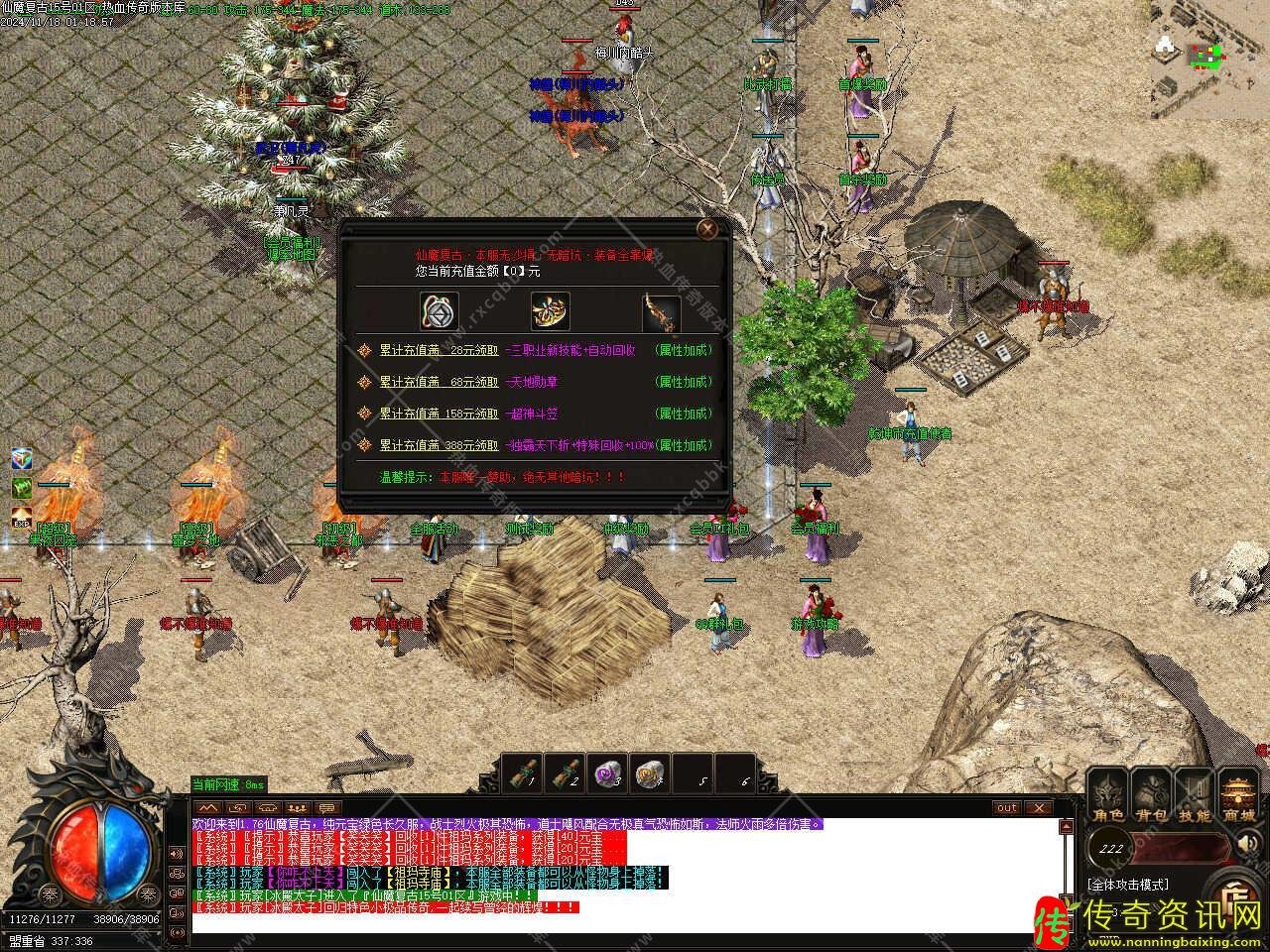Claim the 28 yuan recharge reward
The width and height of the screenshot is (1270, 952).
[439, 350]
